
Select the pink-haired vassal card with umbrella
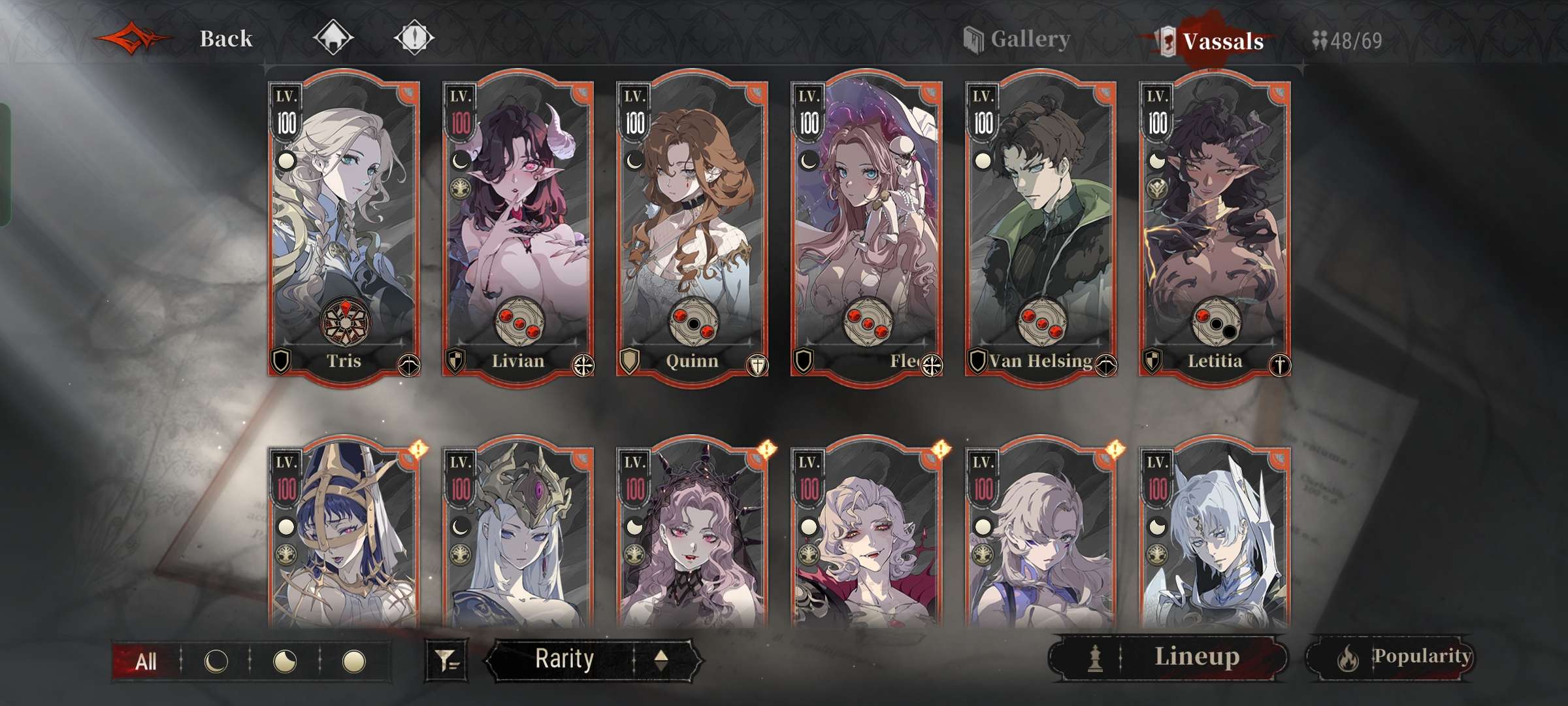[866, 229]
